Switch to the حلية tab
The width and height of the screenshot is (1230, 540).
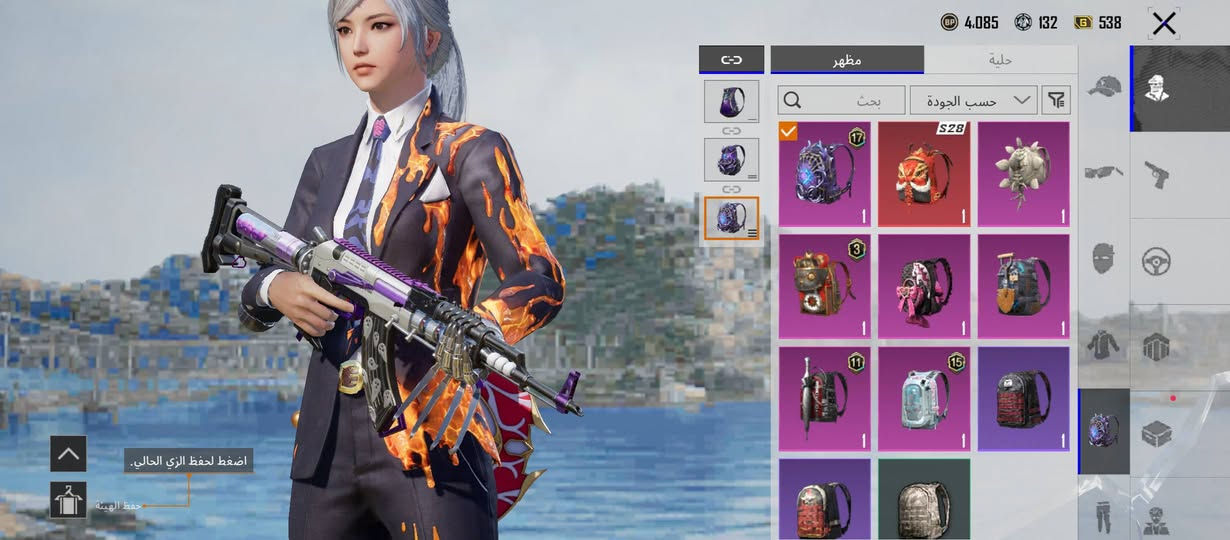tap(1000, 60)
